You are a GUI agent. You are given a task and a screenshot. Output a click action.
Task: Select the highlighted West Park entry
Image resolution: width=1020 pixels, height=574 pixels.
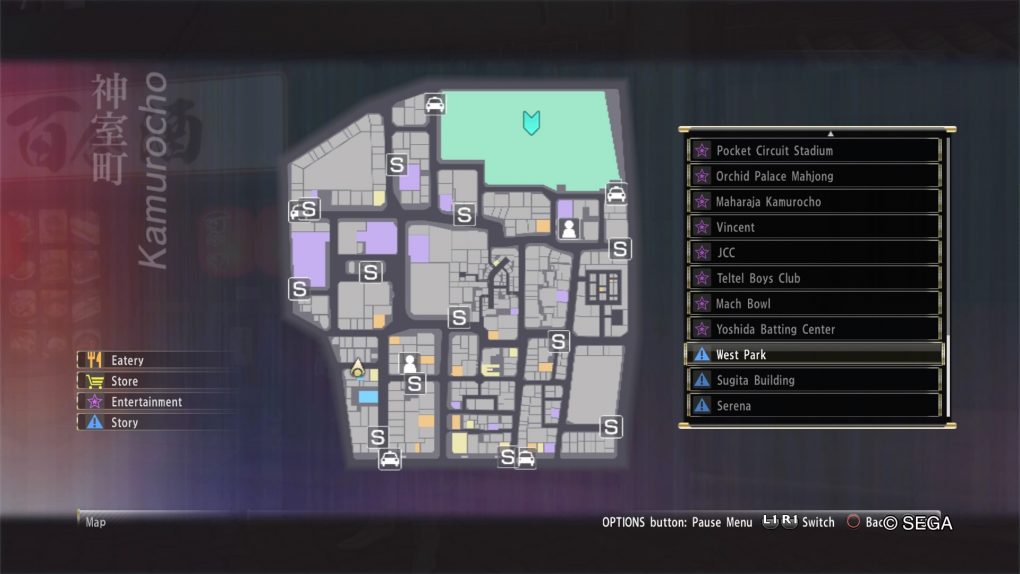[x=815, y=355]
